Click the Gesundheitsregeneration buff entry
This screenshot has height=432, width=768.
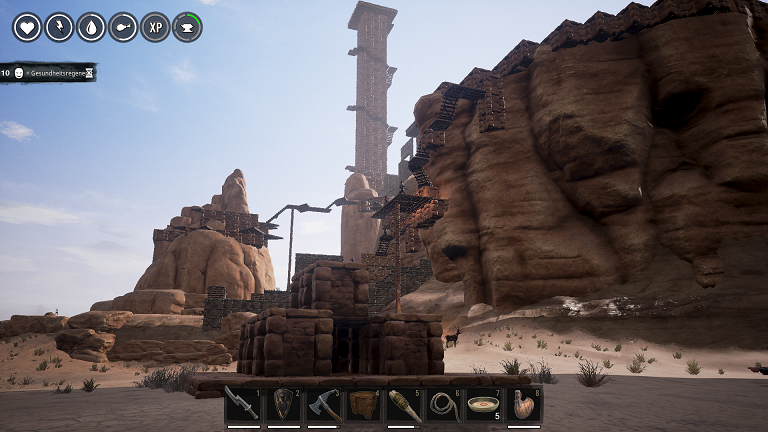(48, 73)
